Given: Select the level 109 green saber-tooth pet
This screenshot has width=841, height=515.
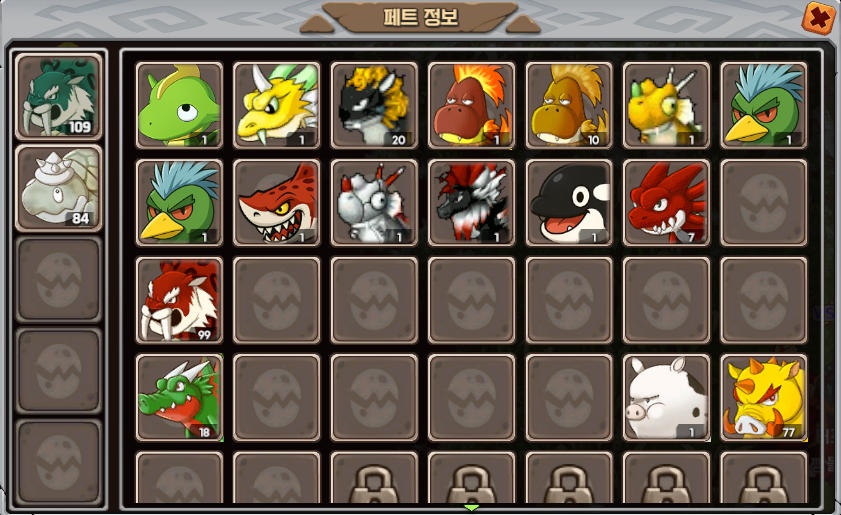Looking at the screenshot, I should coord(59,97).
